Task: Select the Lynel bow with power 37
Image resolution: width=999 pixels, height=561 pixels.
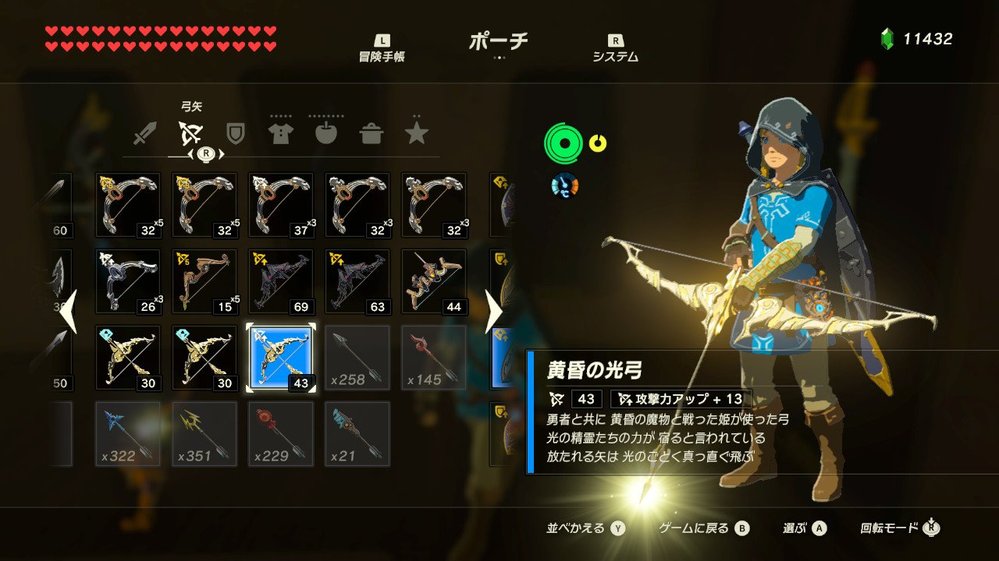Action: tap(281, 205)
